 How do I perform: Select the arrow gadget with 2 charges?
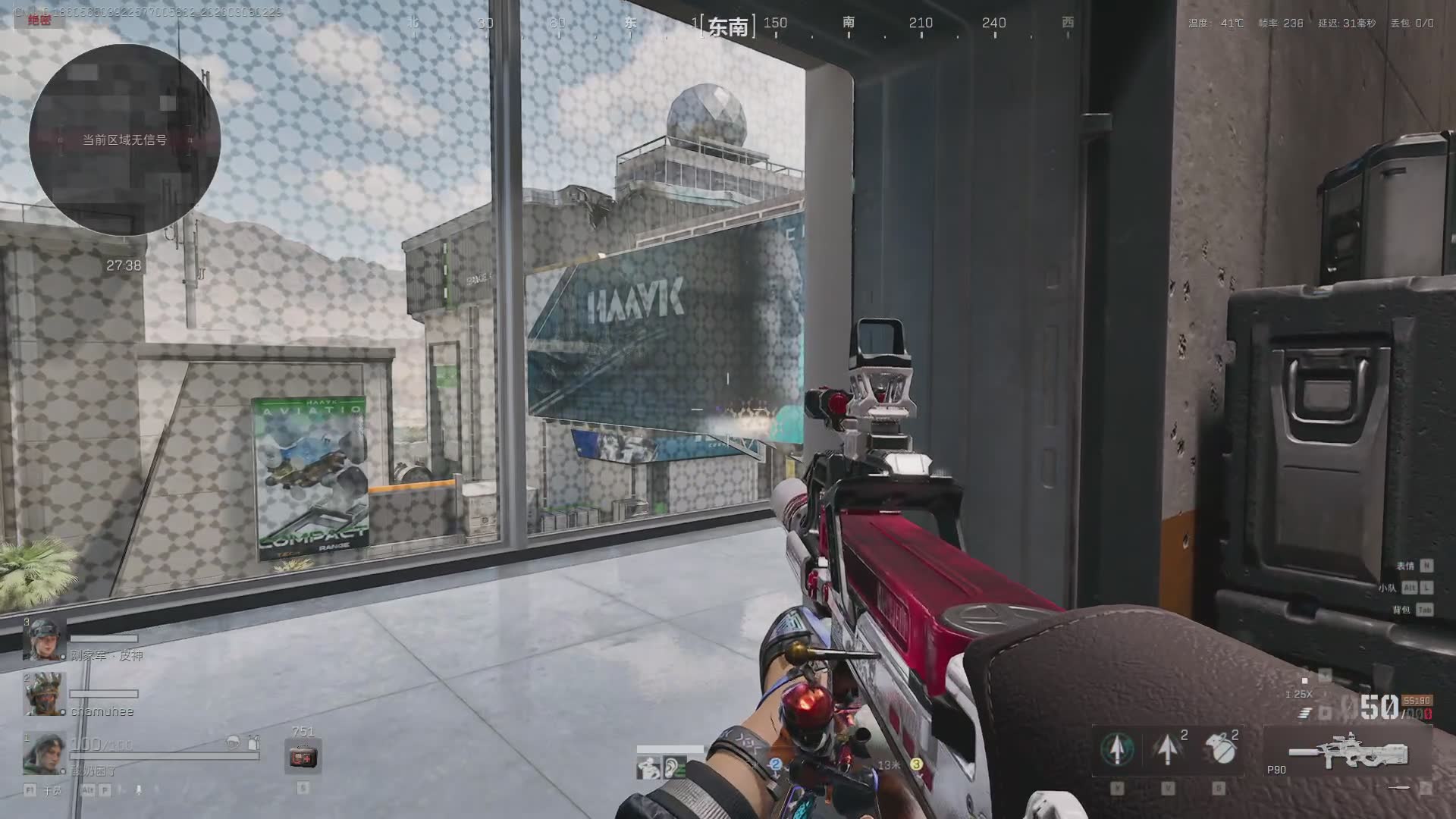coord(1168,749)
